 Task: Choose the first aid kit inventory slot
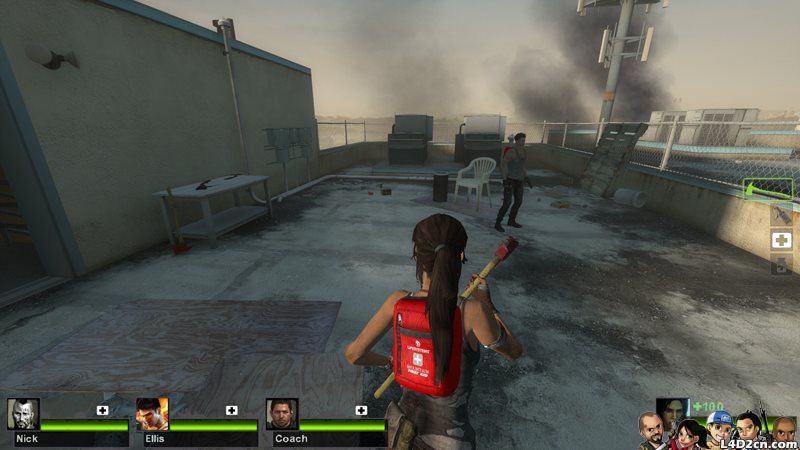click(781, 240)
